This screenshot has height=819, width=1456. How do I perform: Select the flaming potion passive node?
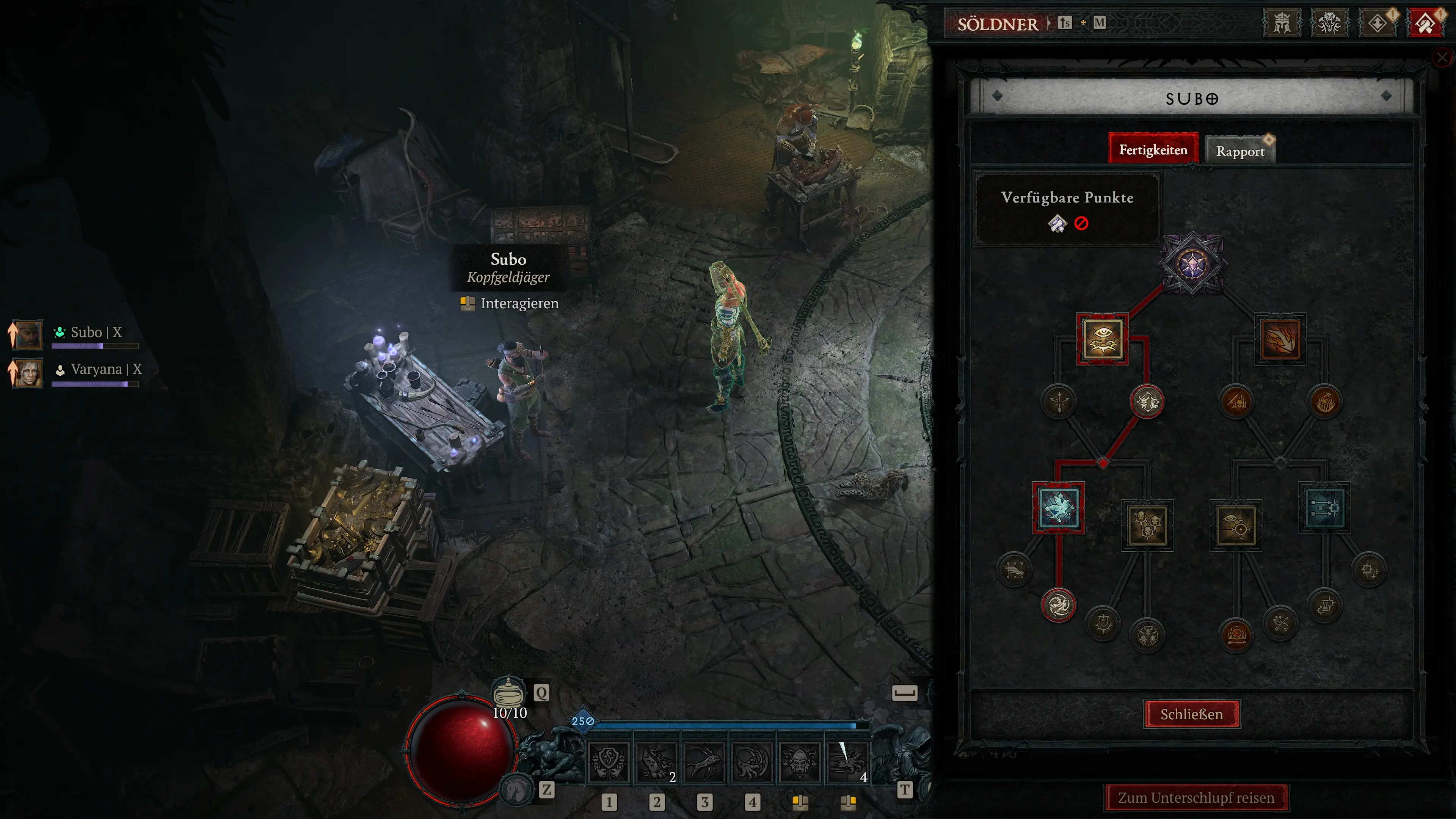(1324, 402)
